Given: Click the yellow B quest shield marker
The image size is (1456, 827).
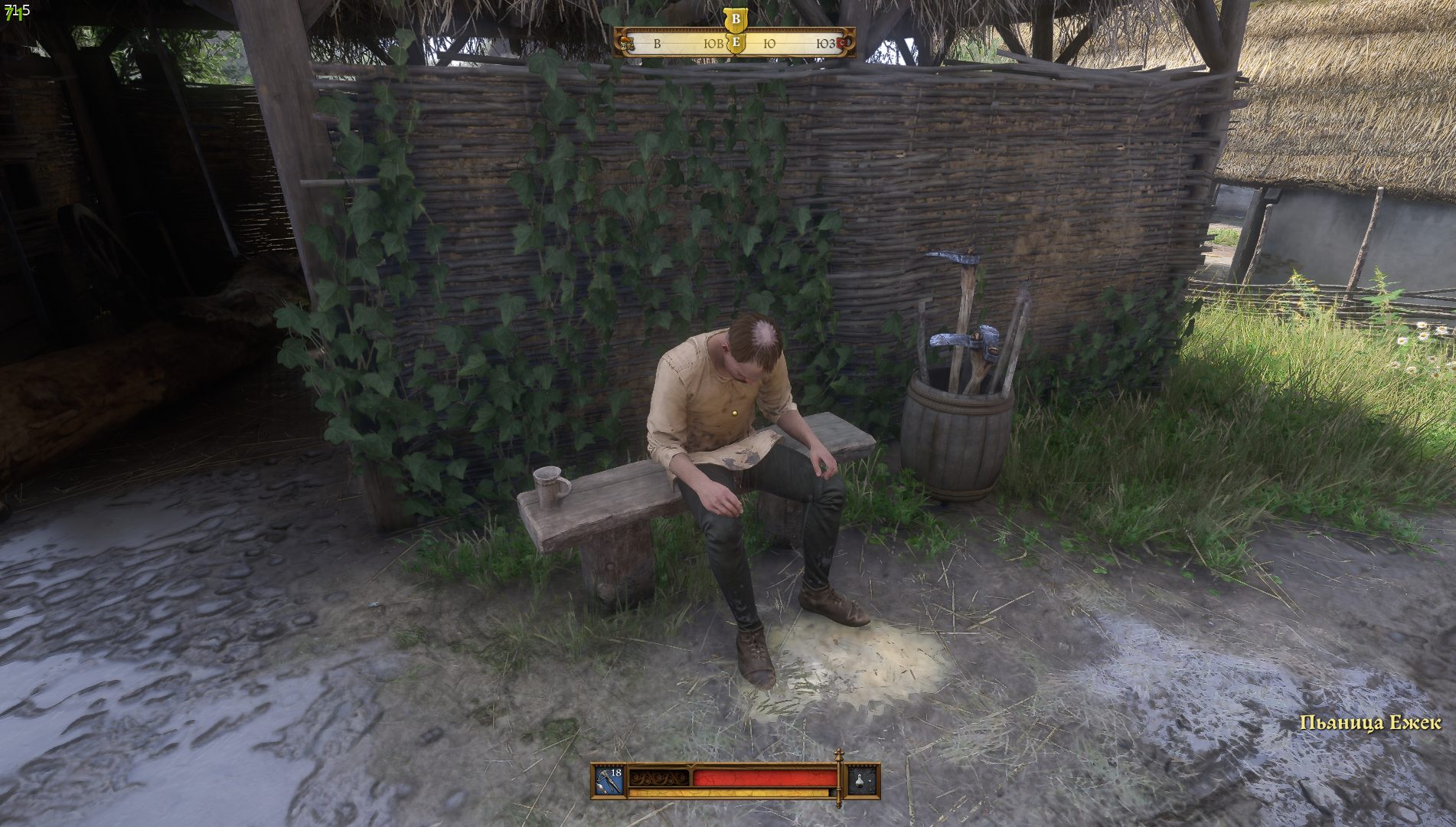Looking at the screenshot, I should click(736, 19).
